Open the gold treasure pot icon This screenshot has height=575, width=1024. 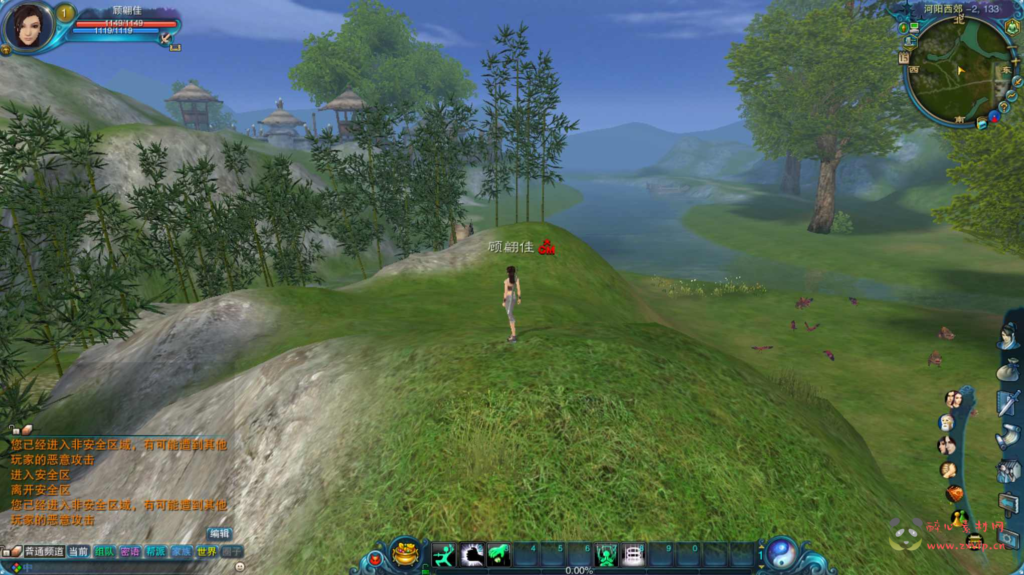click(405, 552)
